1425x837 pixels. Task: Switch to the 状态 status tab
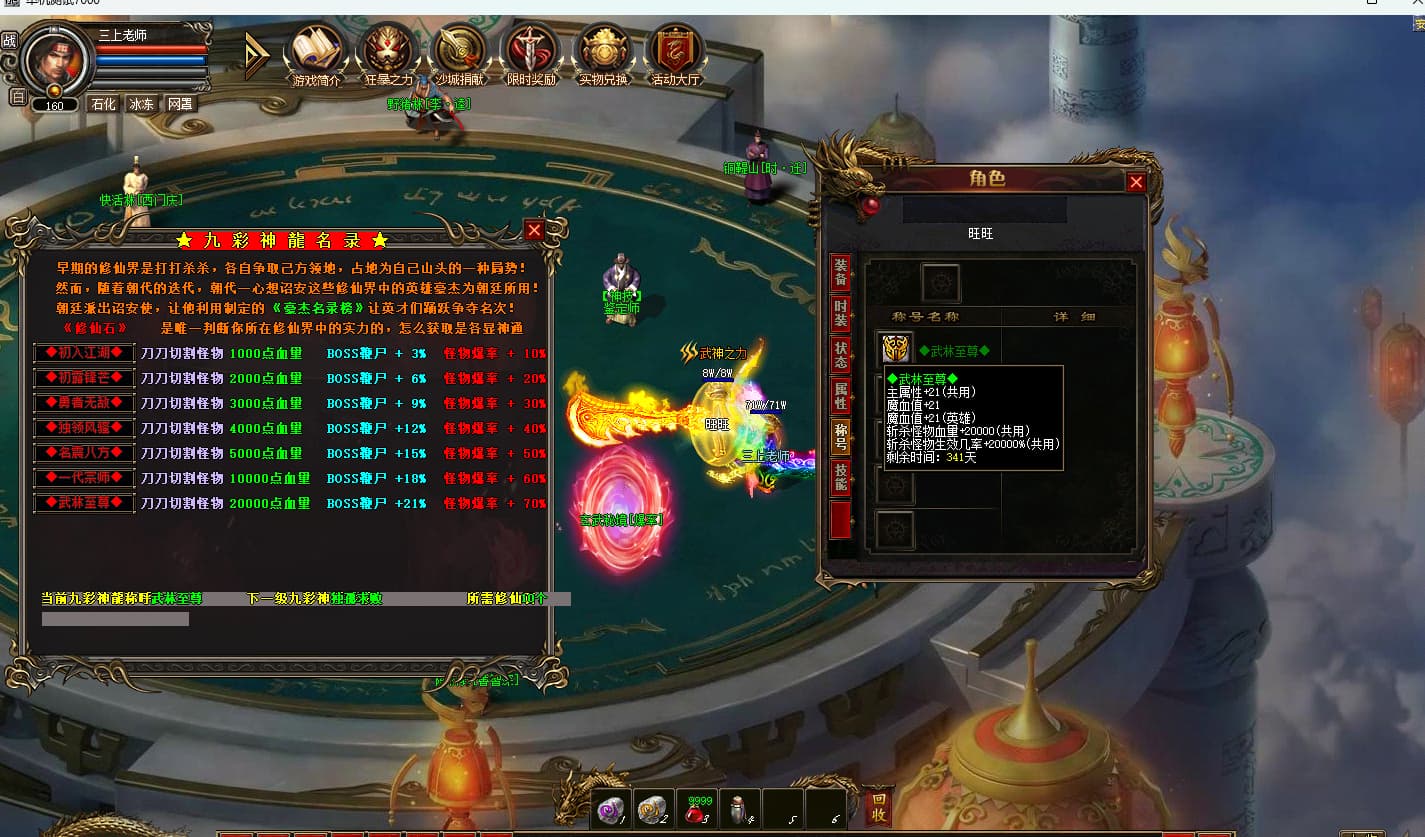pyautogui.click(x=841, y=354)
